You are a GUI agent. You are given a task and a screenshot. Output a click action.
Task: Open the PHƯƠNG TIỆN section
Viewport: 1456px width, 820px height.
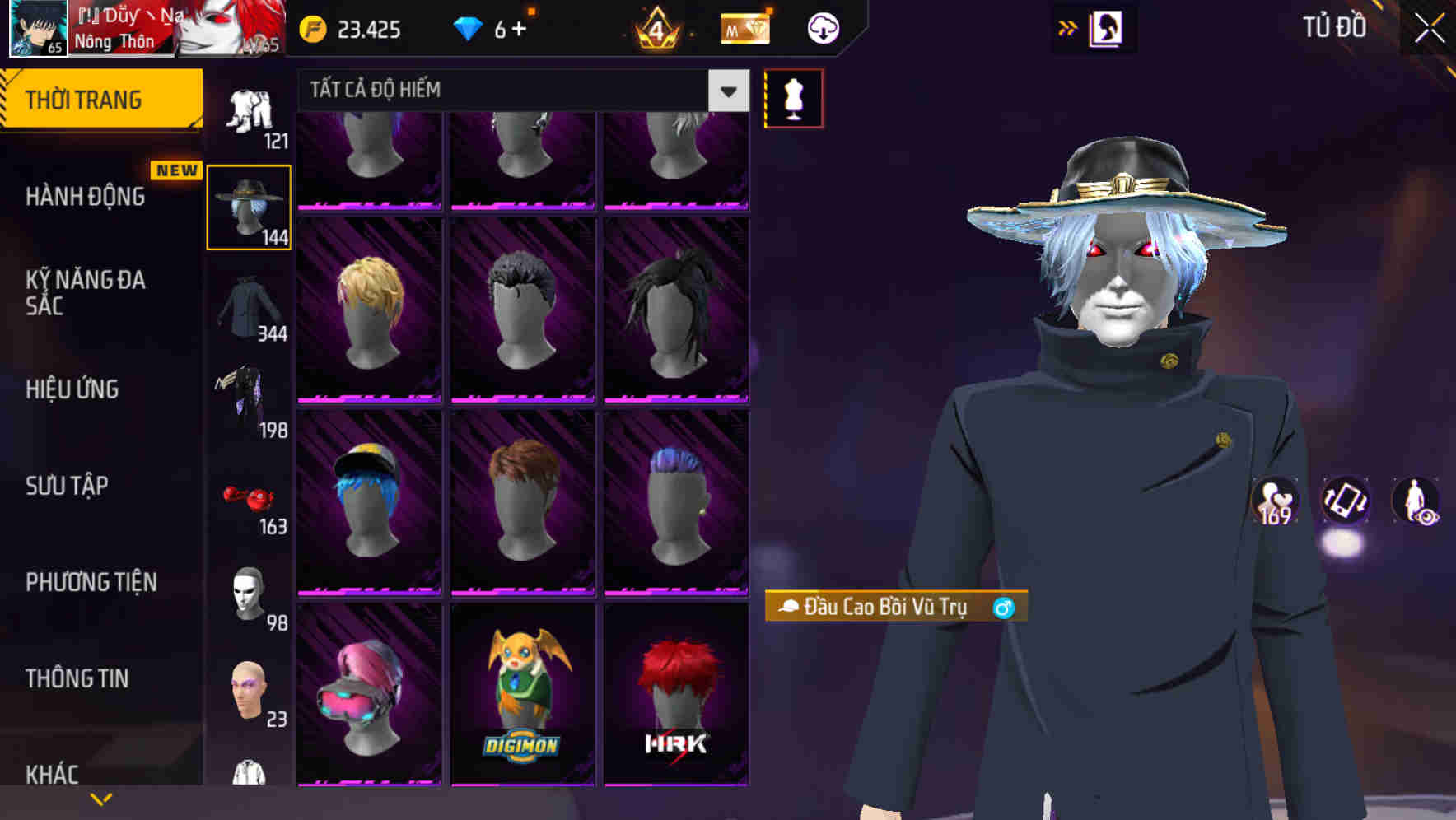91,581
